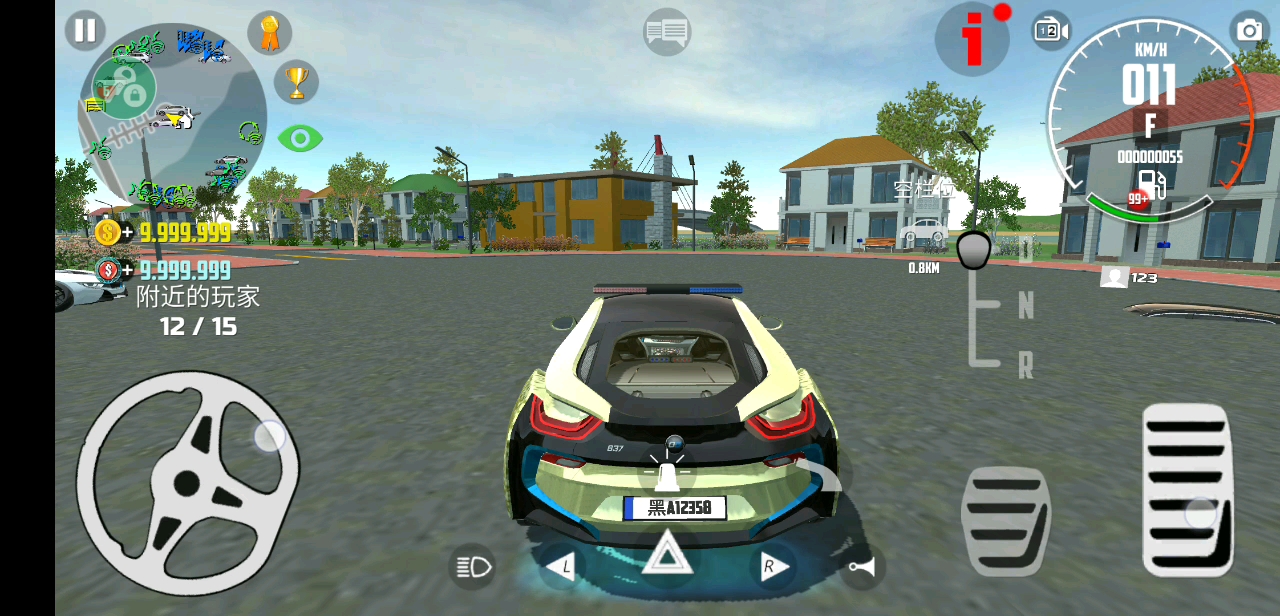This screenshot has height=616, width=1280.
Task: Take a screenshot with the photo icon
Action: click(1249, 30)
